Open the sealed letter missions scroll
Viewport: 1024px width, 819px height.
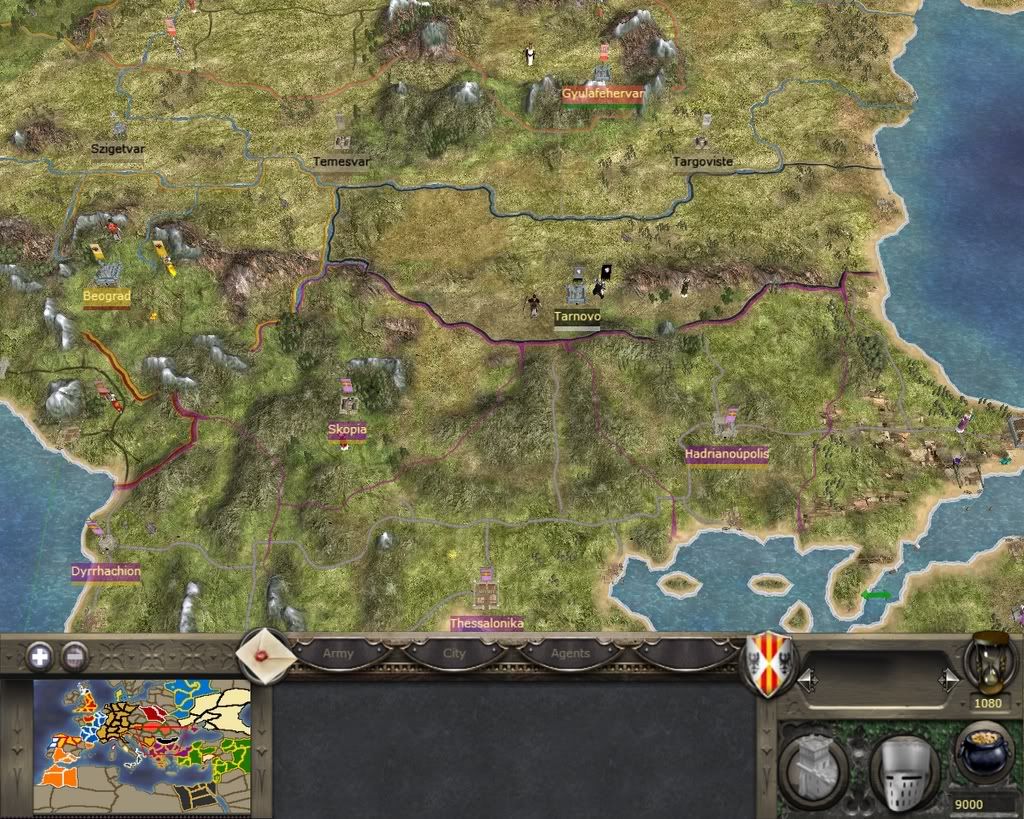[264, 654]
